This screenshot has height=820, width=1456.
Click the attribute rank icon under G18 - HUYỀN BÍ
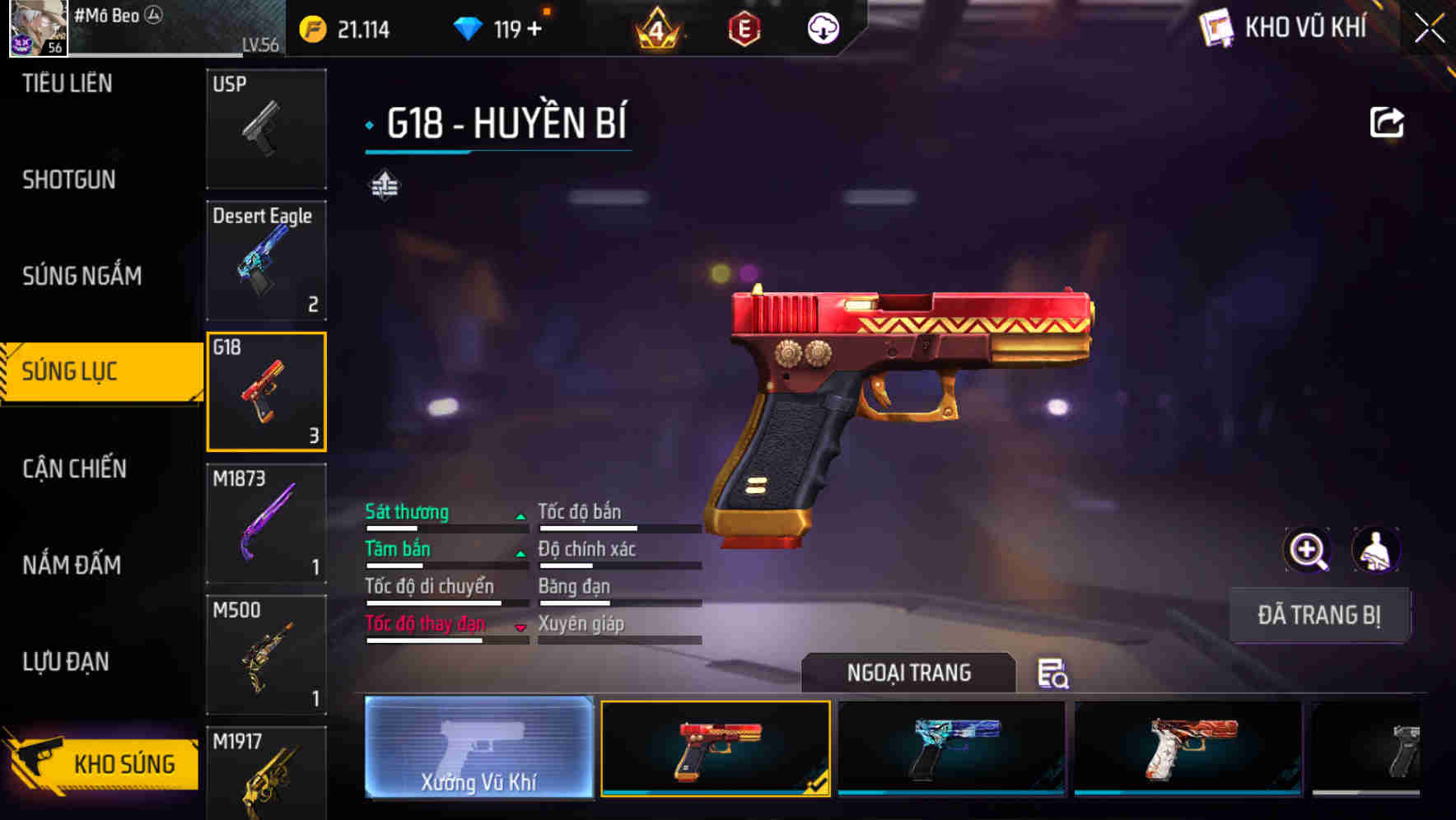click(x=384, y=185)
